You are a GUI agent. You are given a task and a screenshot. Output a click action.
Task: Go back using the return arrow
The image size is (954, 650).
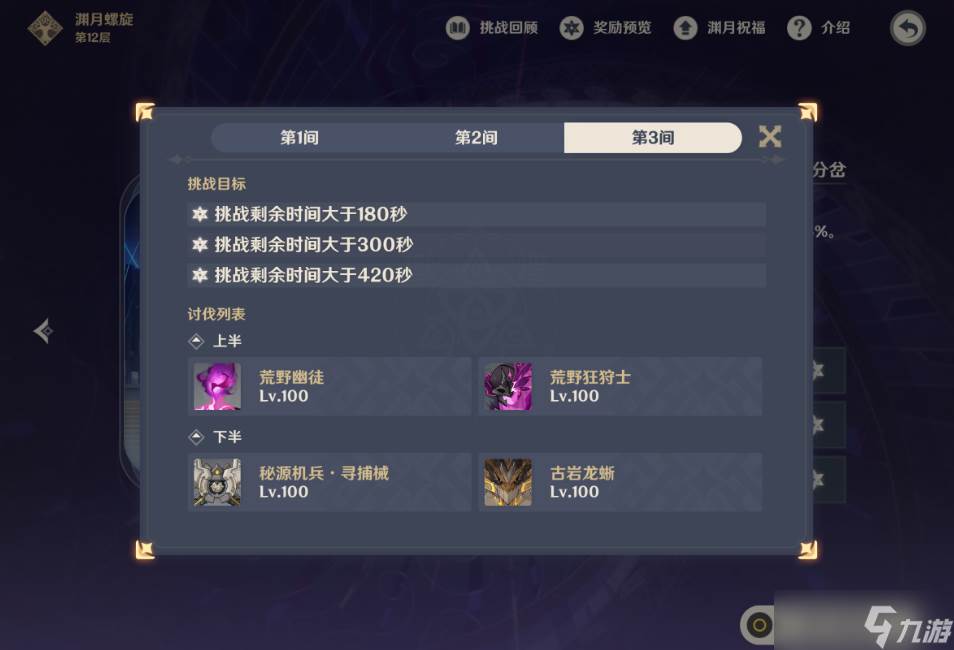tap(907, 28)
